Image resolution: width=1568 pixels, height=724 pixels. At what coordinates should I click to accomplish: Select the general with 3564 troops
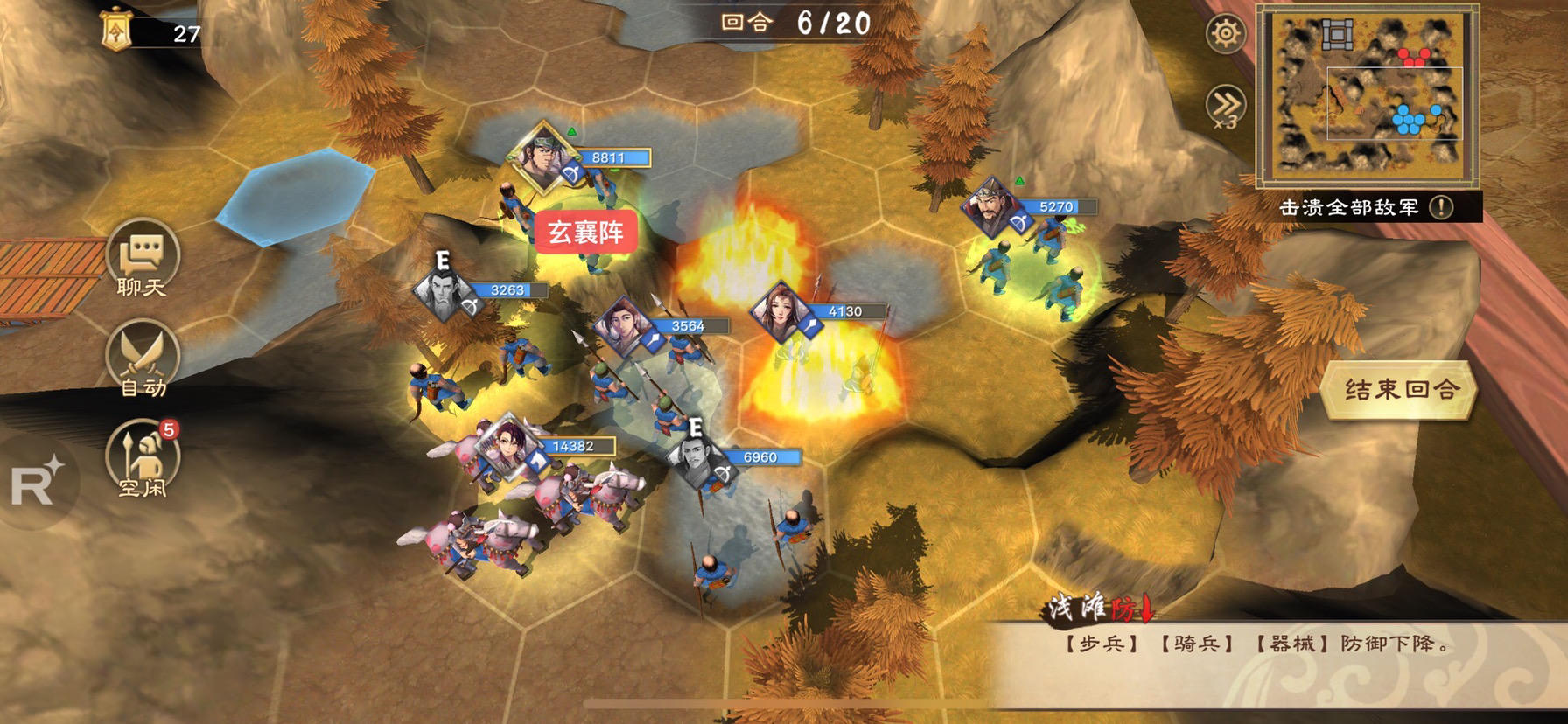(x=621, y=326)
